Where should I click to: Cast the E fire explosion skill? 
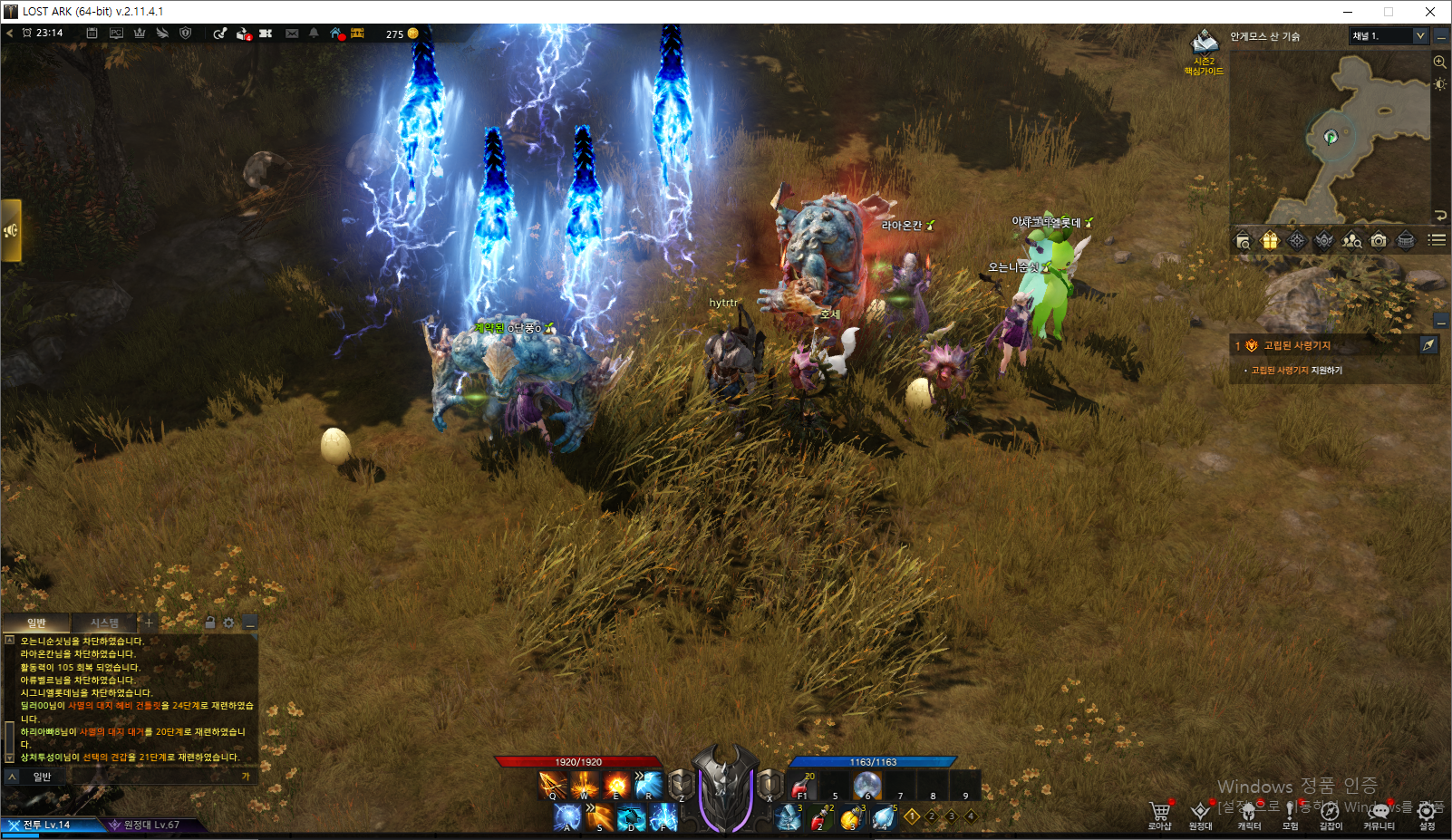616,785
